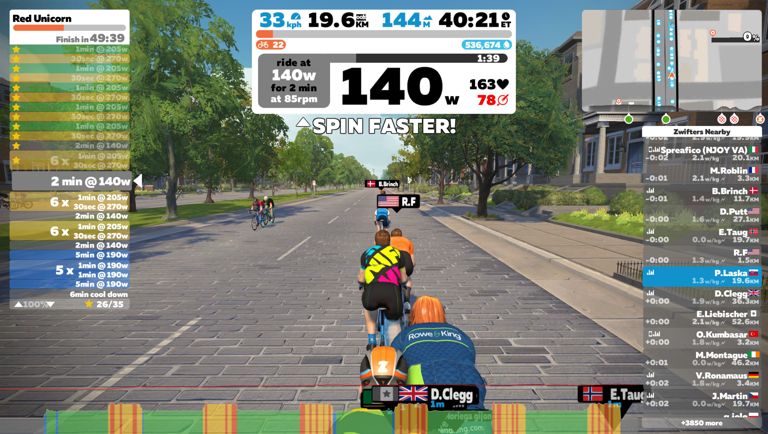Click the 6min cool down workout step
The width and height of the screenshot is (768, 434).
pyautogui.click(x=72, y=294)
